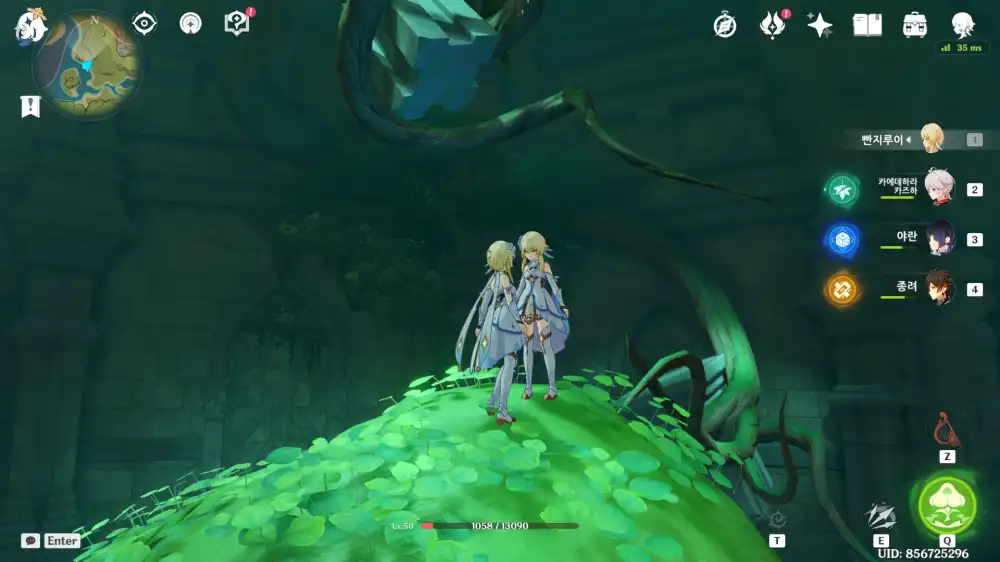
Task: Open the character profile icon
Action: [962, 25]
